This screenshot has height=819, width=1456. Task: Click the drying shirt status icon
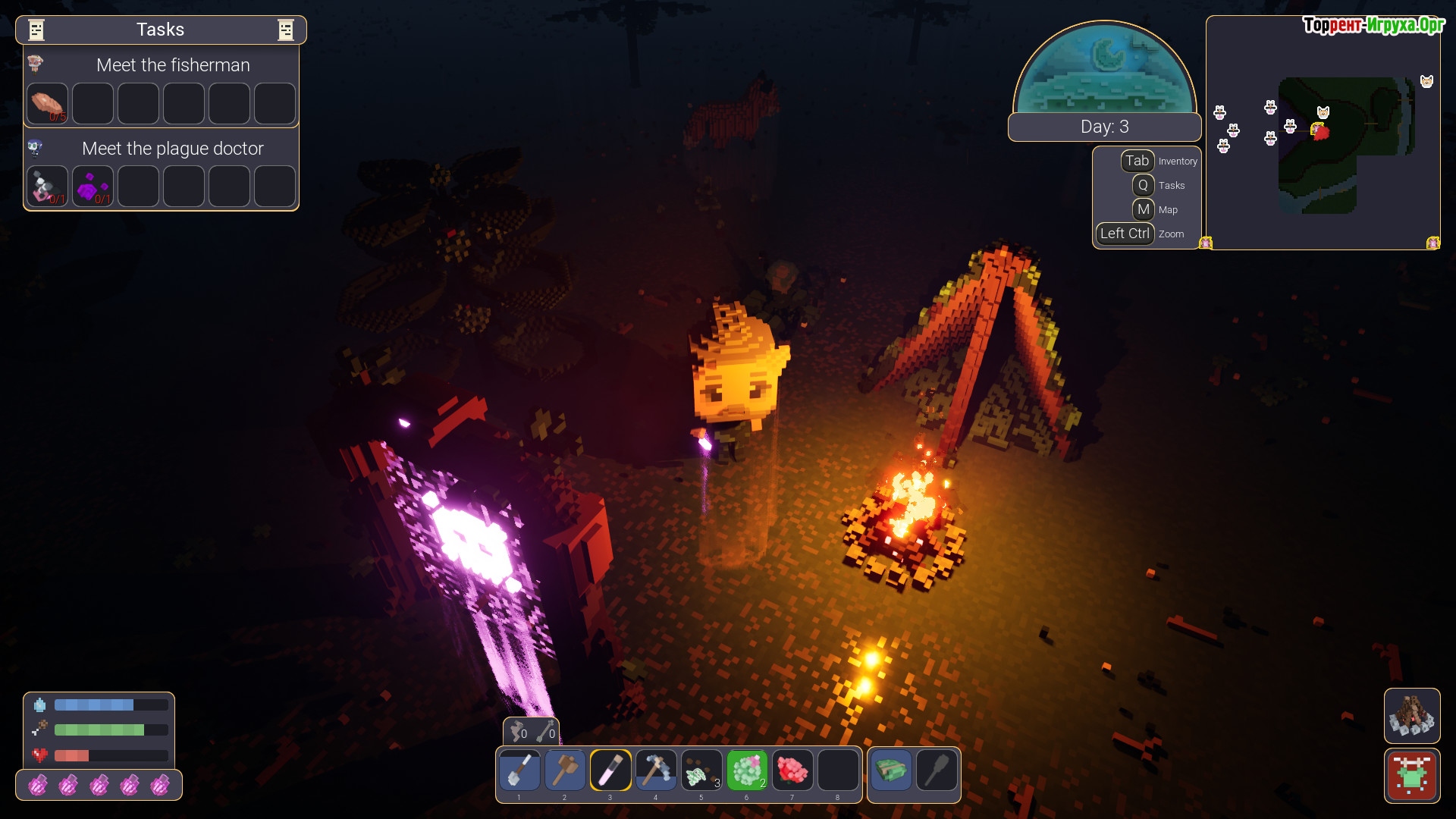(1411, 775)
